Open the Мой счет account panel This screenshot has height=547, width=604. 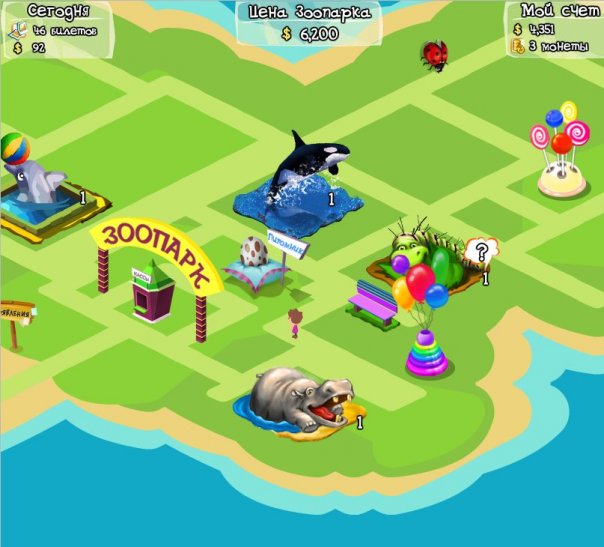tap(555, 29)
